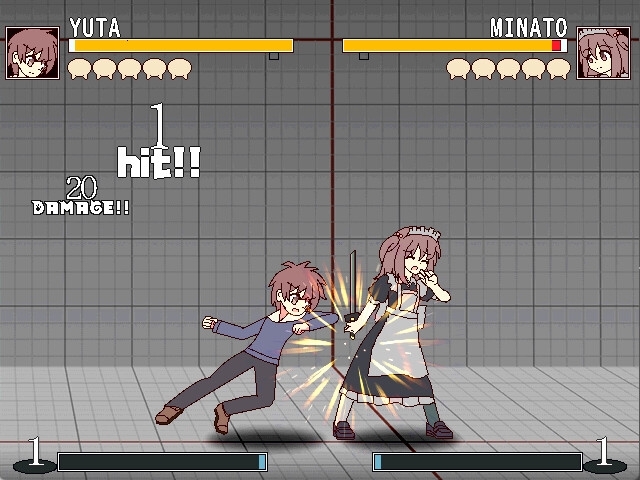Click Yuta's character portrait

[x=33, y=53]
